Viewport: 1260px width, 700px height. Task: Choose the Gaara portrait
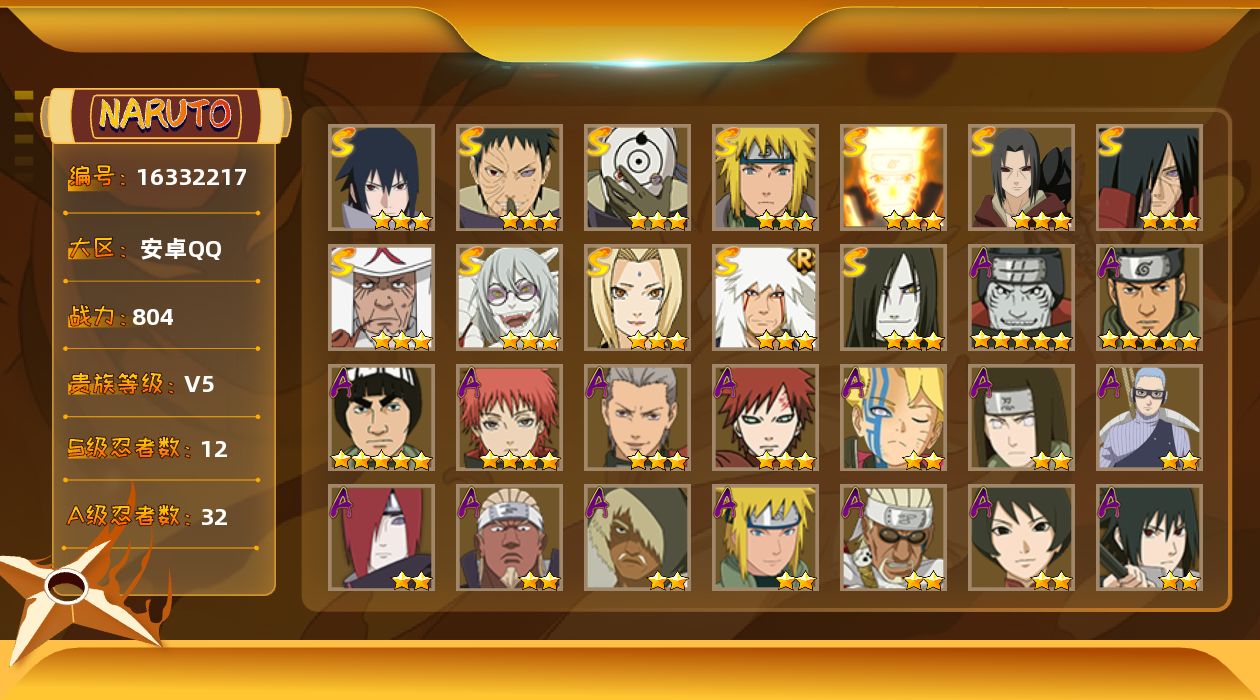pos(765,417)
